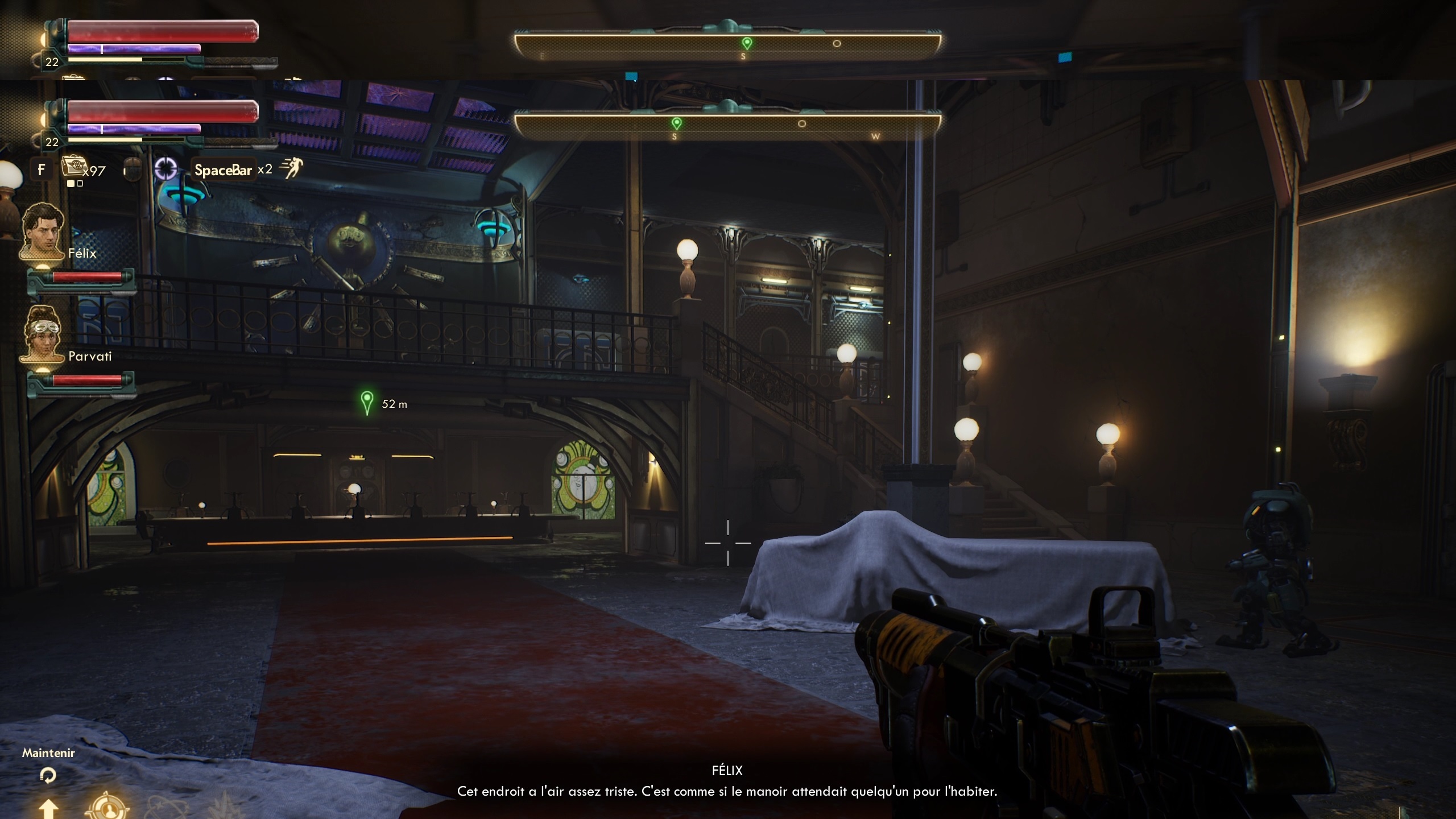Screen dimensions: 1456x819
Task: Click the circular cycle-arrow icon under Maintenir
Action: point(48,775)
